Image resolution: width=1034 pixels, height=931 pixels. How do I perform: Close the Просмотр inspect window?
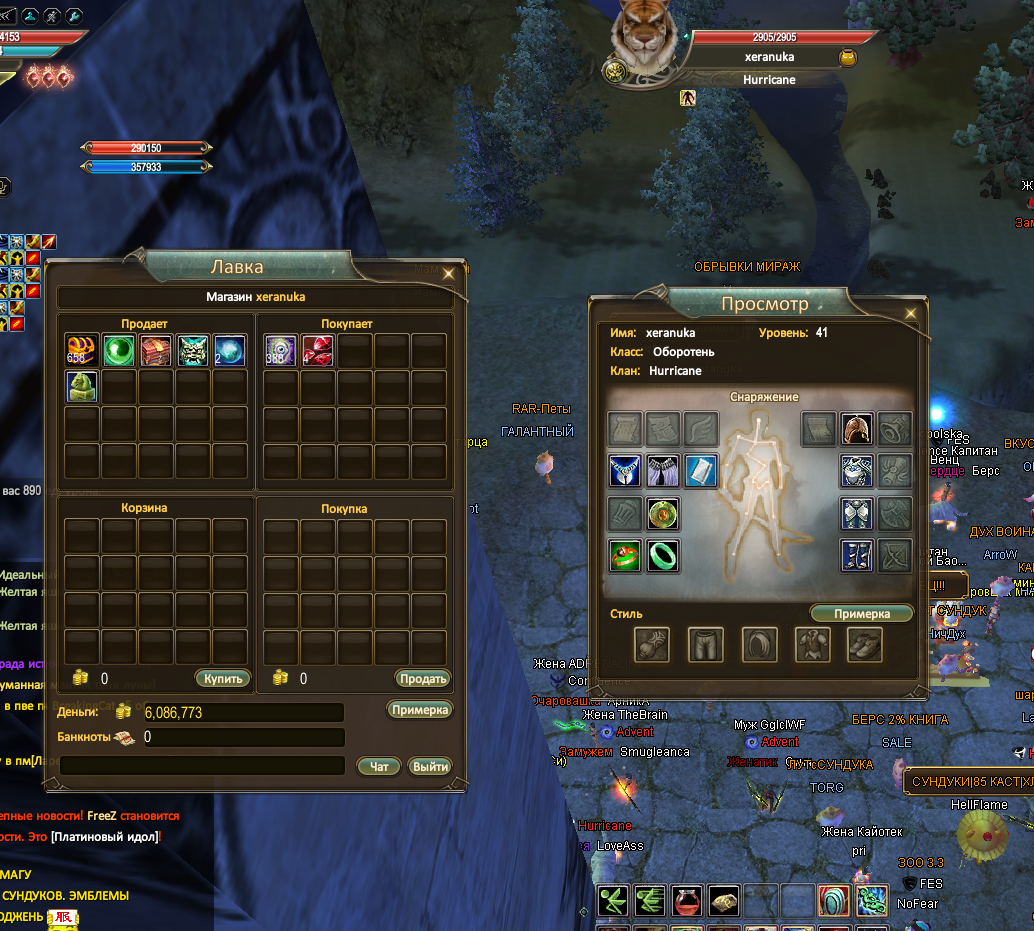pos(910,313)
